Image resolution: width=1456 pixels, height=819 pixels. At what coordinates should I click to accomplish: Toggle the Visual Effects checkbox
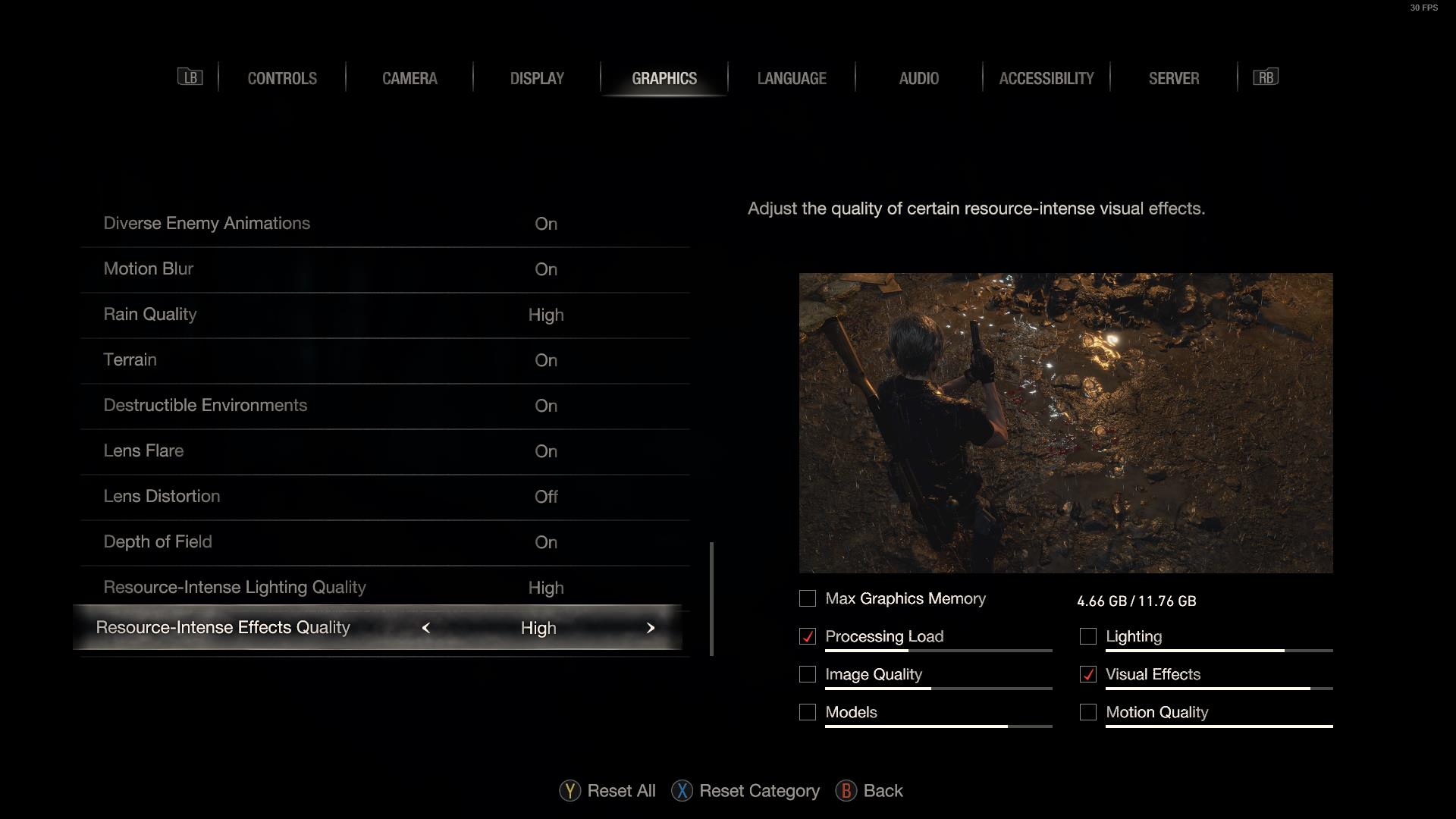[1088, 675]
